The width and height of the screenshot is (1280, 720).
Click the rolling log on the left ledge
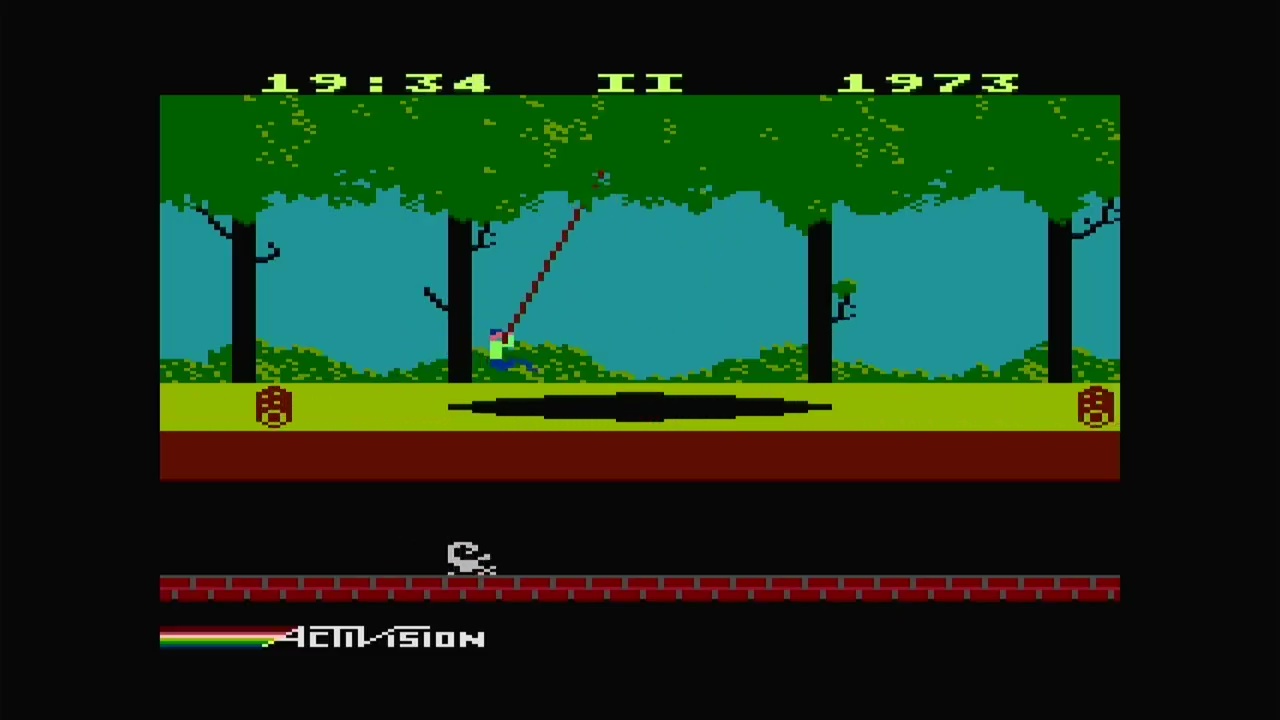pos(275,408)
